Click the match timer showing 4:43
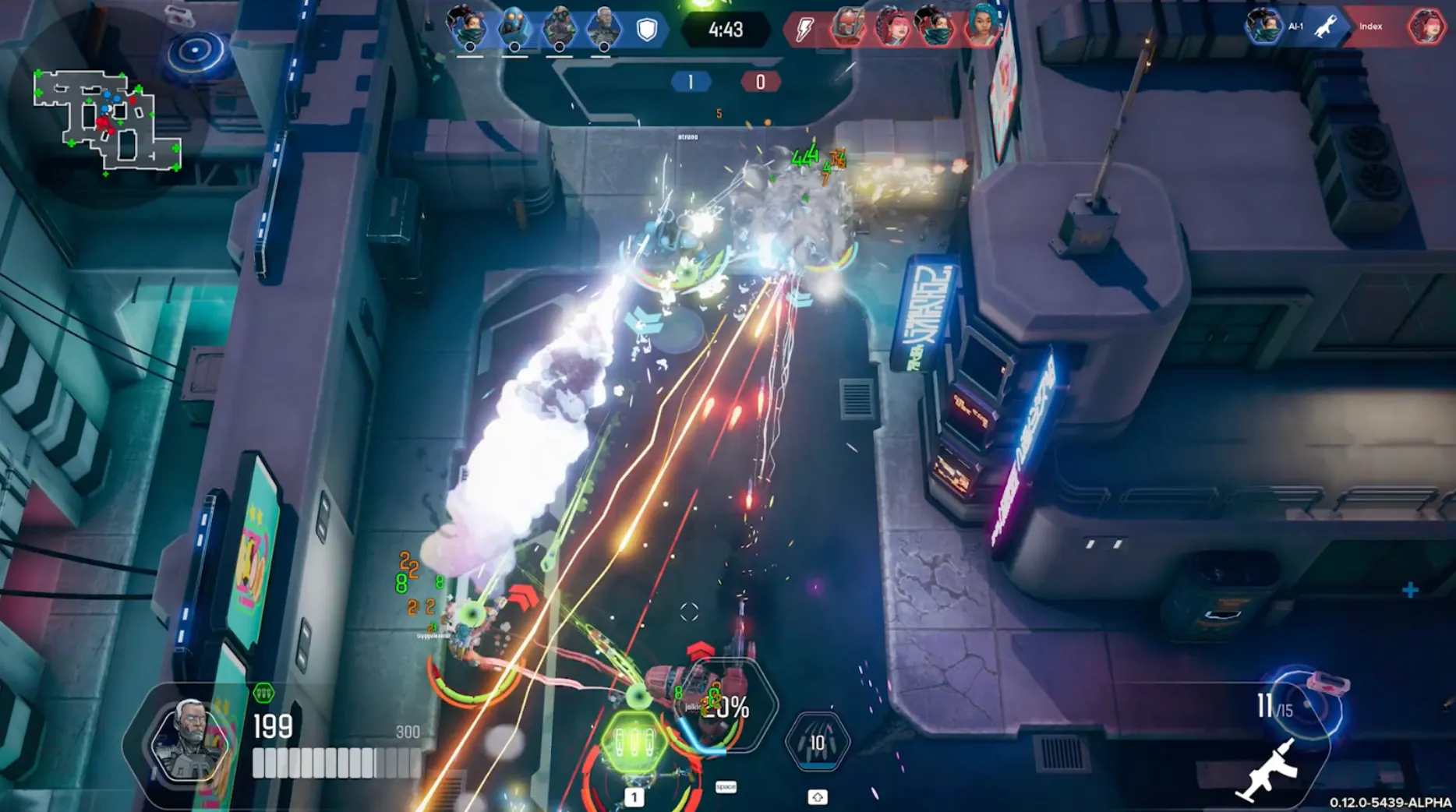1456x812 pixels. point(725,31)
